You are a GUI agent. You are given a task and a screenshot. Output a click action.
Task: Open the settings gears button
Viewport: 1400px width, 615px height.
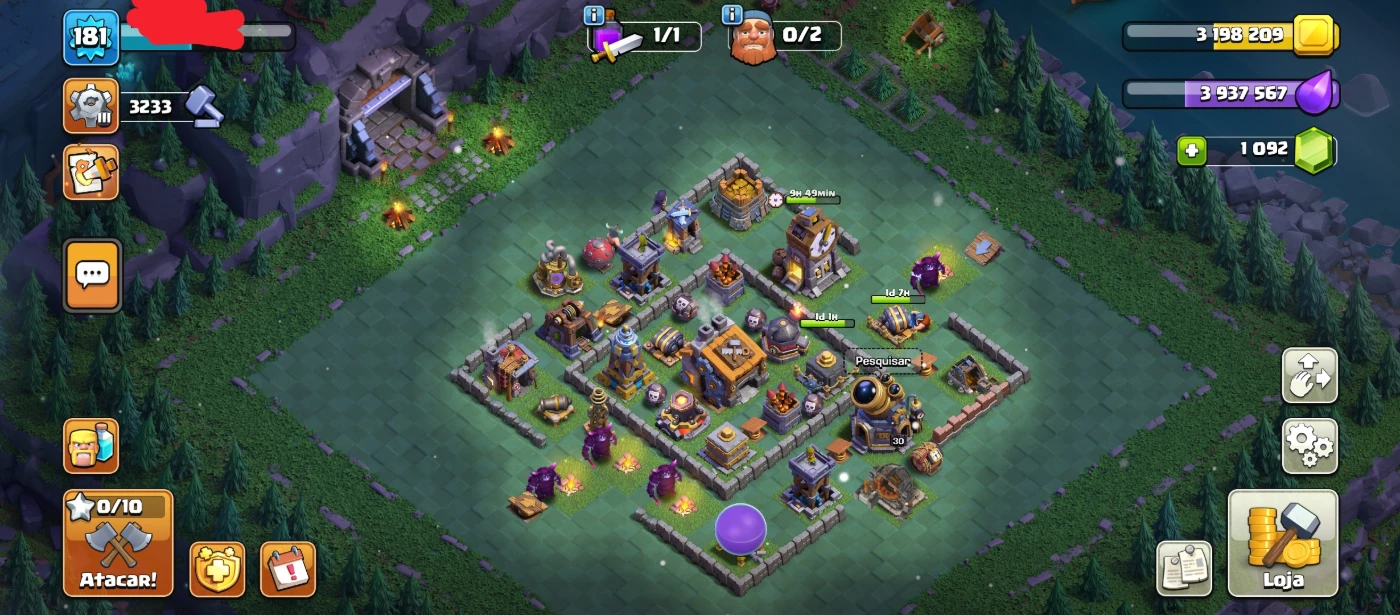click(1309, 446)
